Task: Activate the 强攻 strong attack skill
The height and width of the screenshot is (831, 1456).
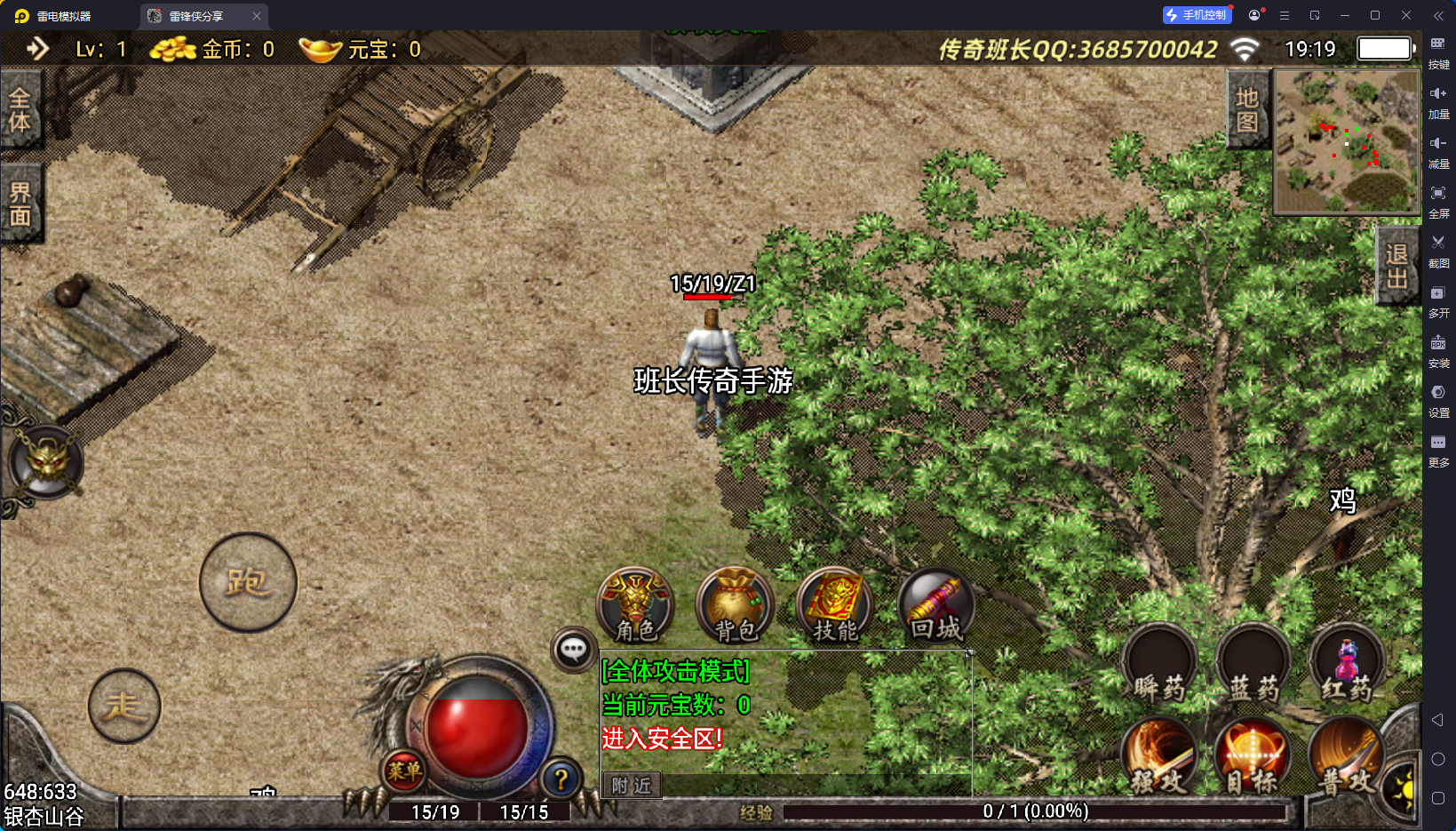Action: [1159, 757]
